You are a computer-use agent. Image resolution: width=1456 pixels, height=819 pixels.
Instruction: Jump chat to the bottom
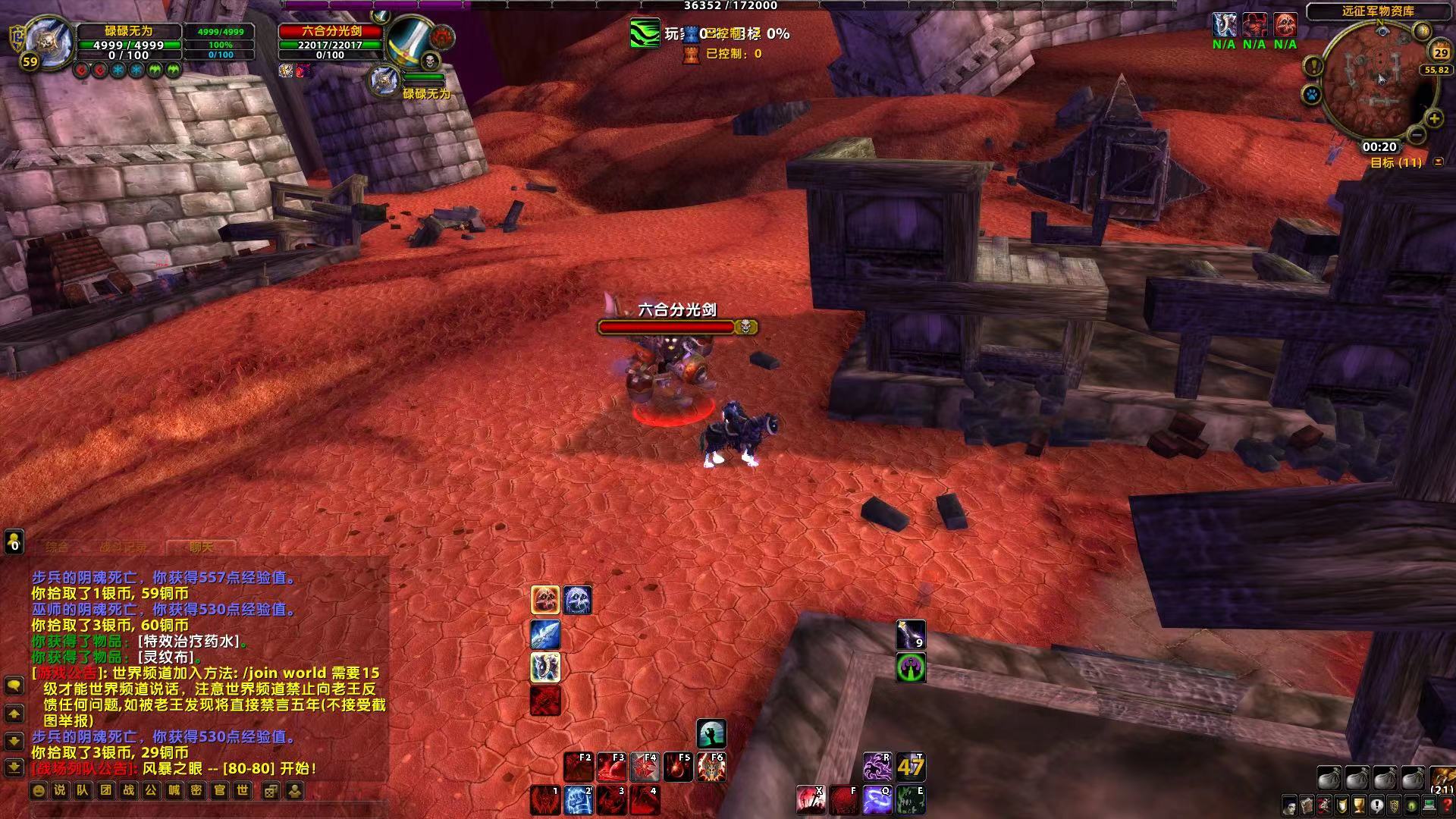(x=14, y=767)
